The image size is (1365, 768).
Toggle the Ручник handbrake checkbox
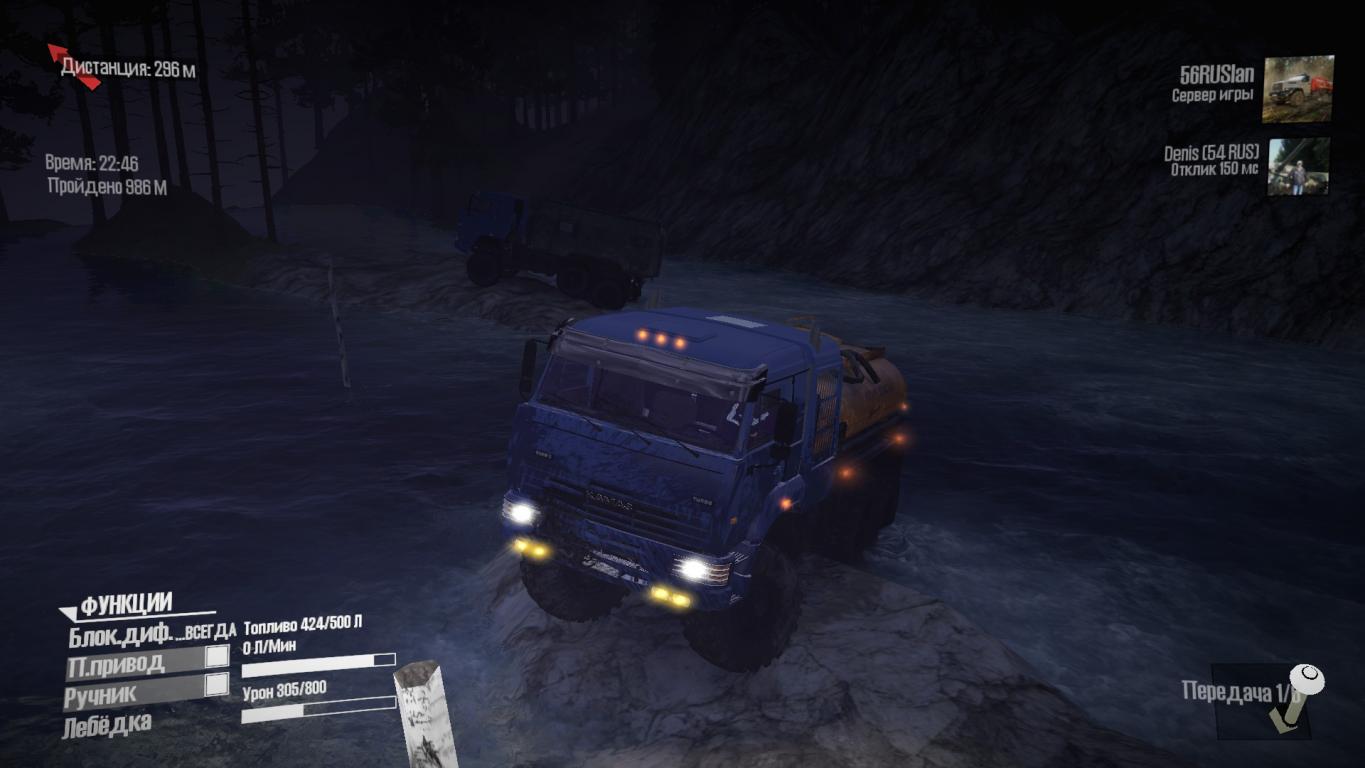pyautogui.click(x=216, y=685)
